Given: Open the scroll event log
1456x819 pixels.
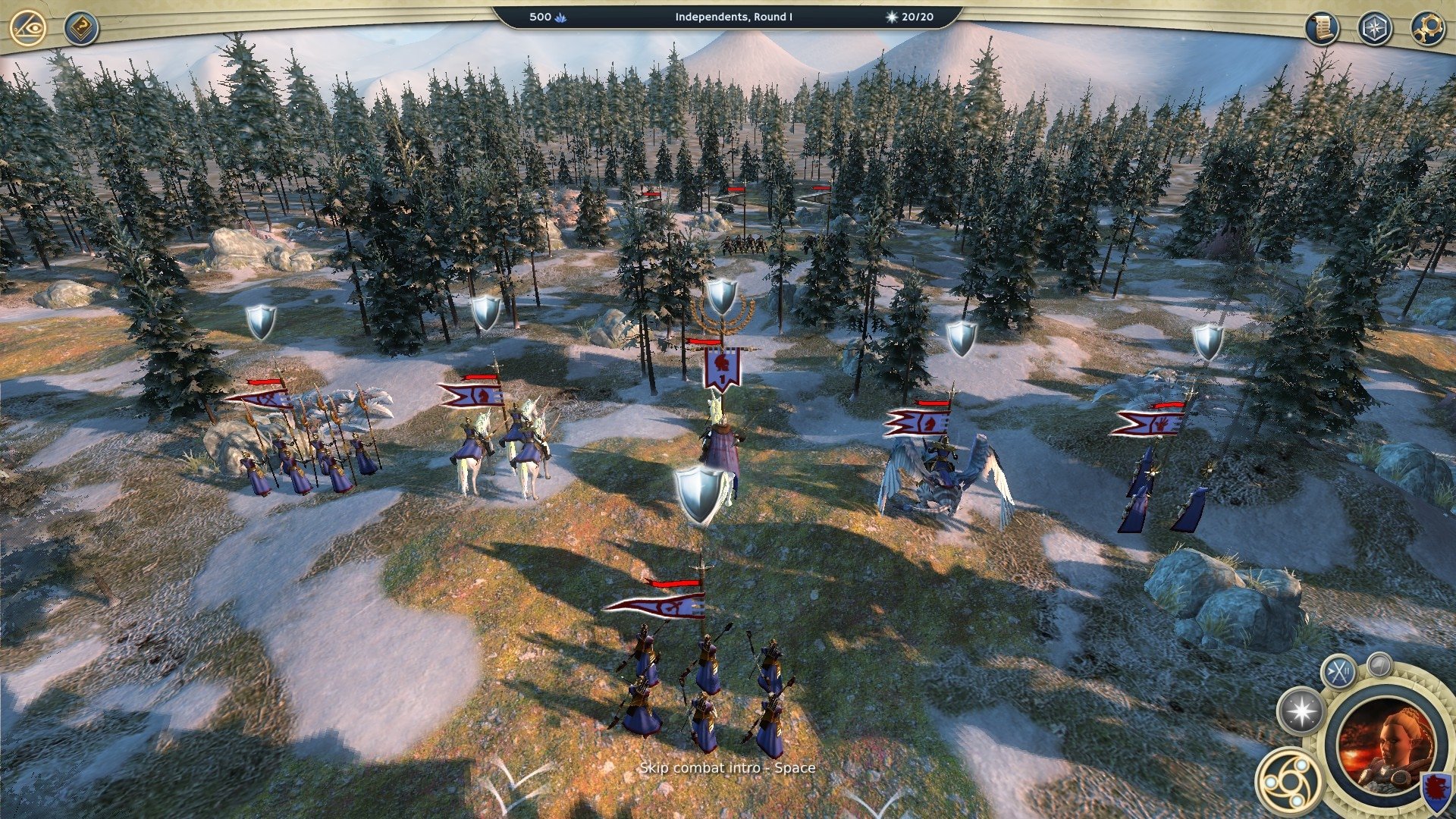Looking at the screenshot, I should tap(1322, 29).
